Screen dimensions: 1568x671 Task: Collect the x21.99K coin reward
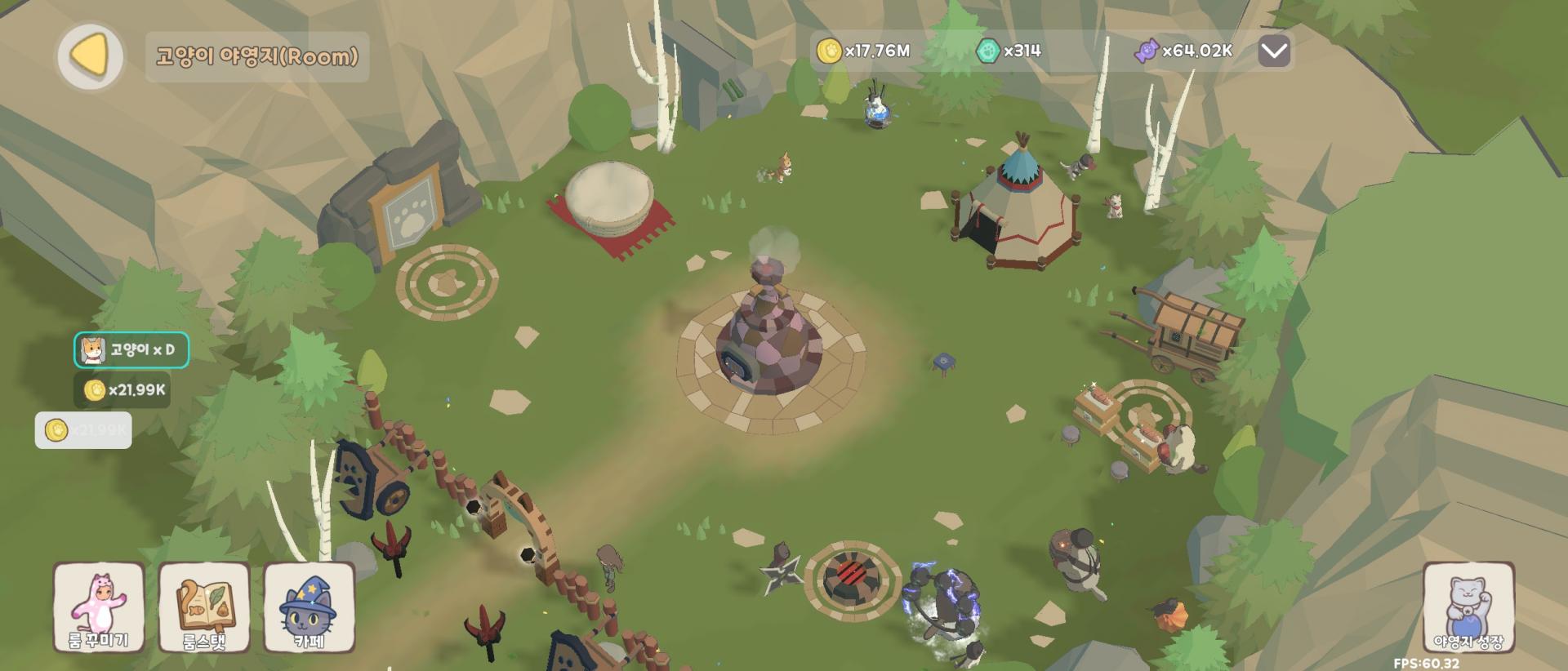(x=122, y=390)
